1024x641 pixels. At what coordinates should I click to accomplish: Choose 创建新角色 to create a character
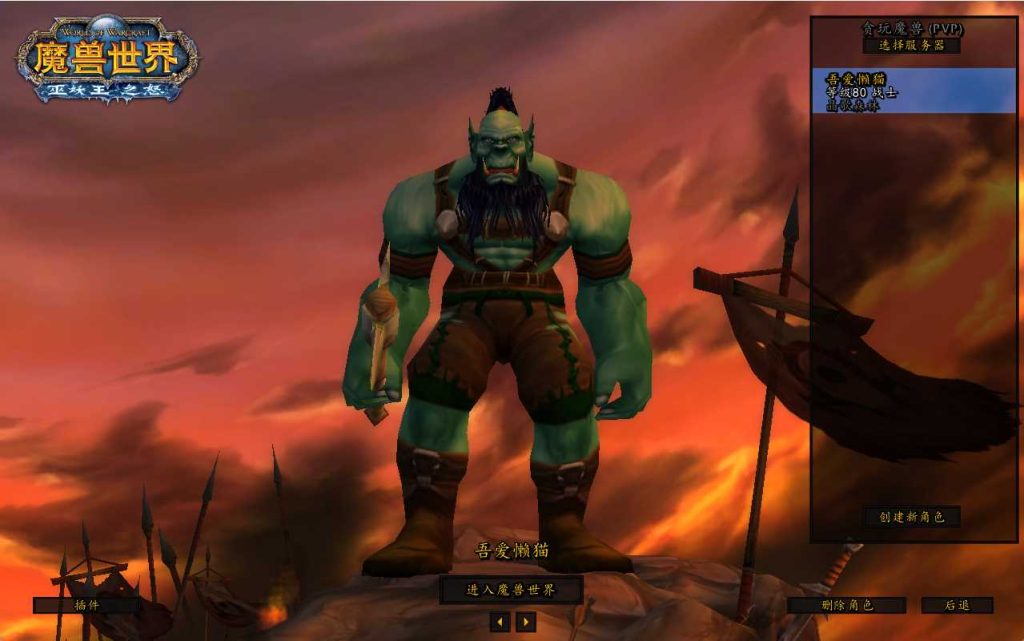tap(912, 517)
